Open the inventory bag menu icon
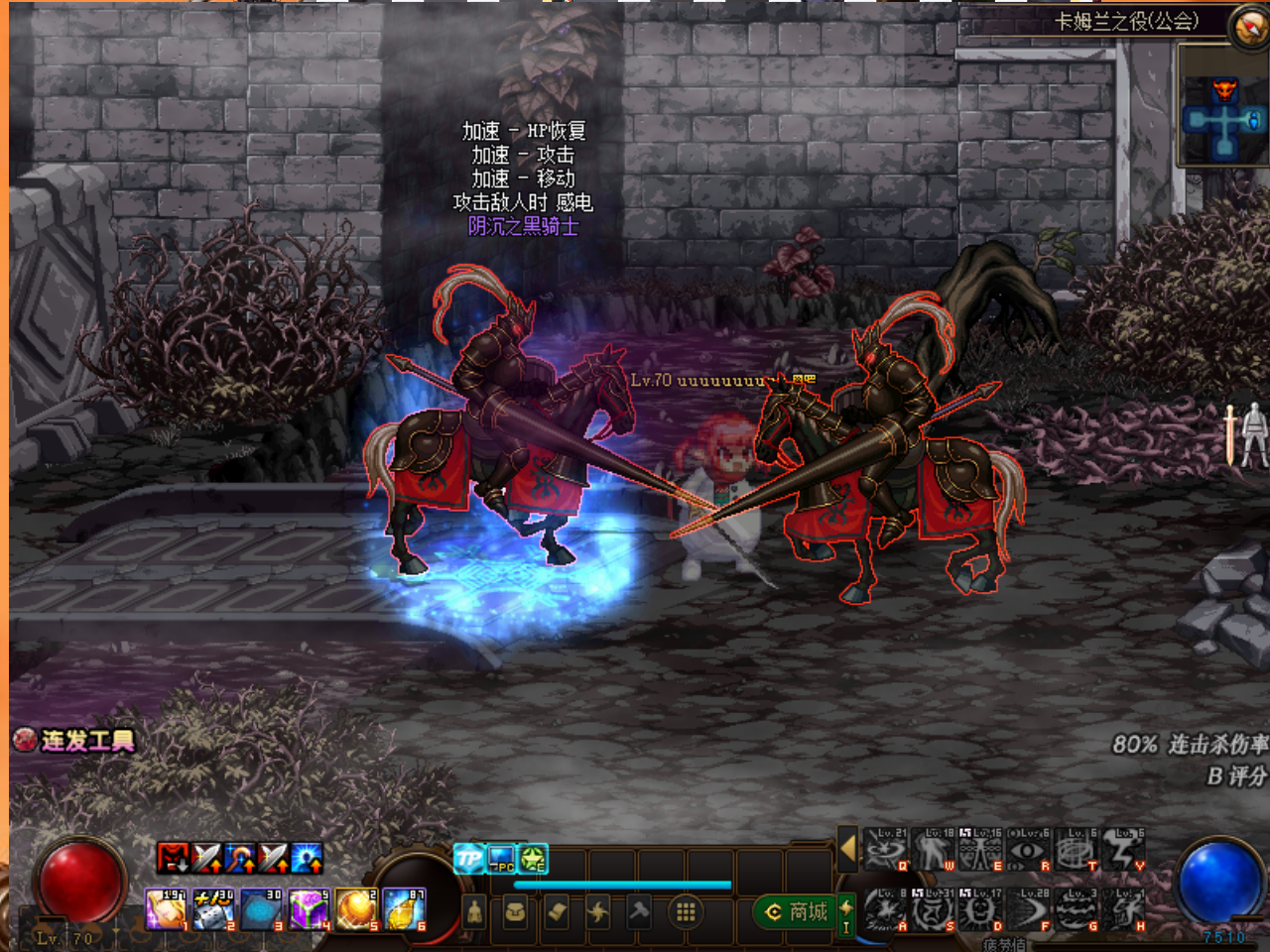Screen dimensions: 1270x952 click(x=515, y=911)
